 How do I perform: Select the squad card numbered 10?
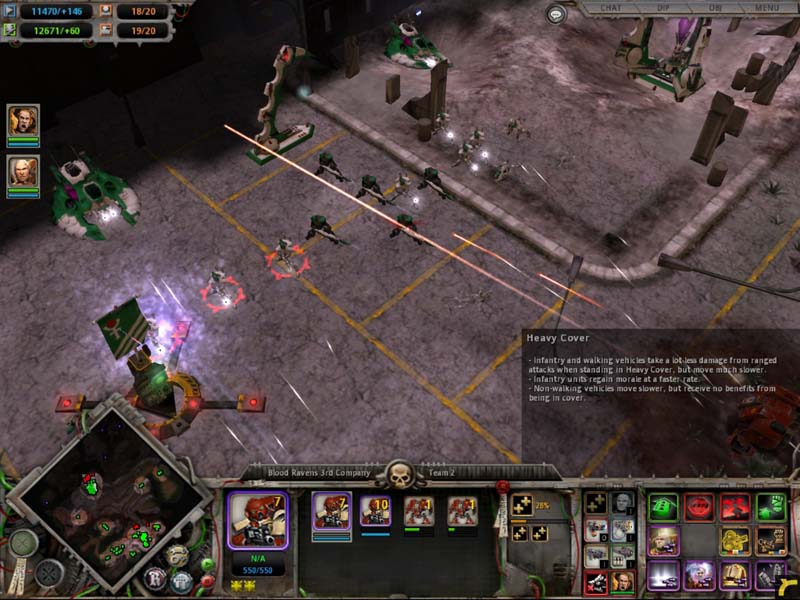(374, 512)
